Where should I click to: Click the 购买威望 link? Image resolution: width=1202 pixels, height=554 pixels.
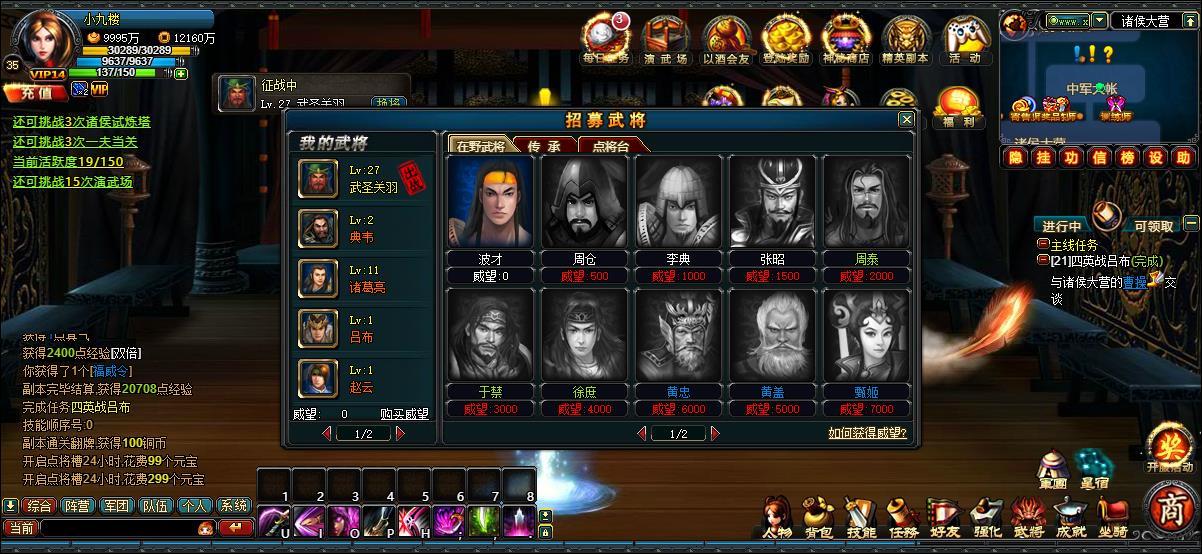[x=404, y=414]
